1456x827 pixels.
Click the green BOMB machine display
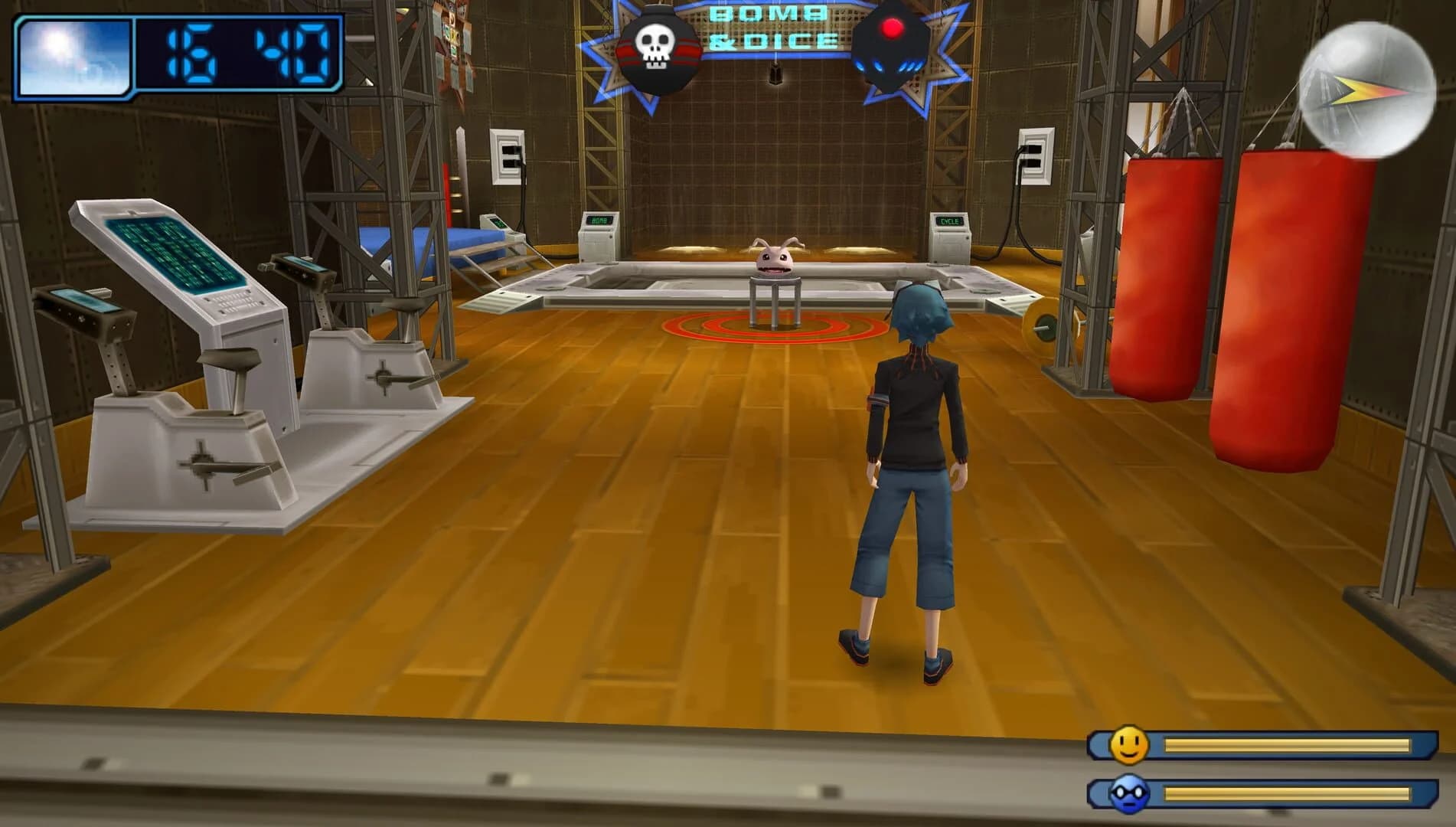click(598, 222)
